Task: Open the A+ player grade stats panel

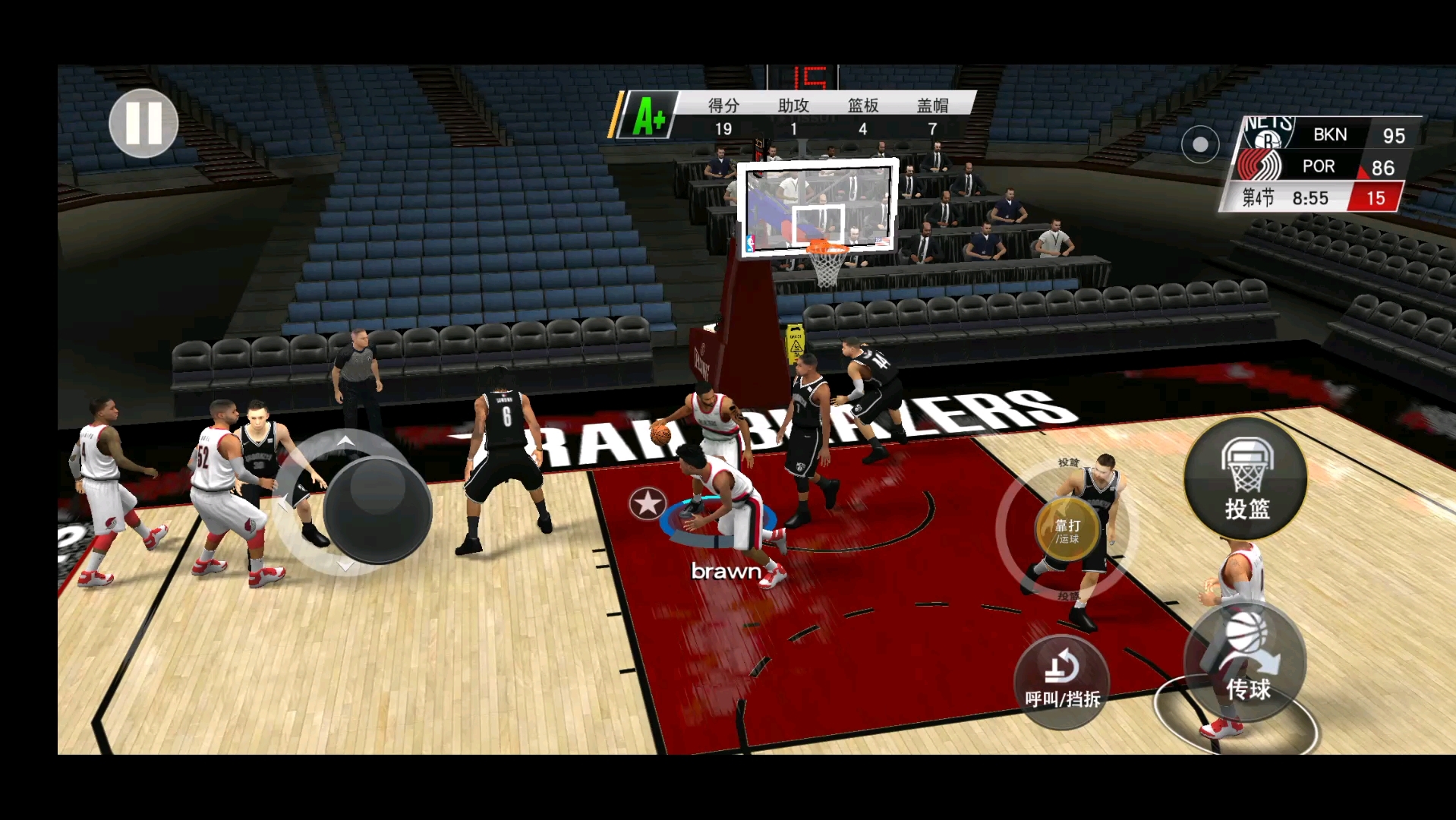Action: tap(648, 116)
